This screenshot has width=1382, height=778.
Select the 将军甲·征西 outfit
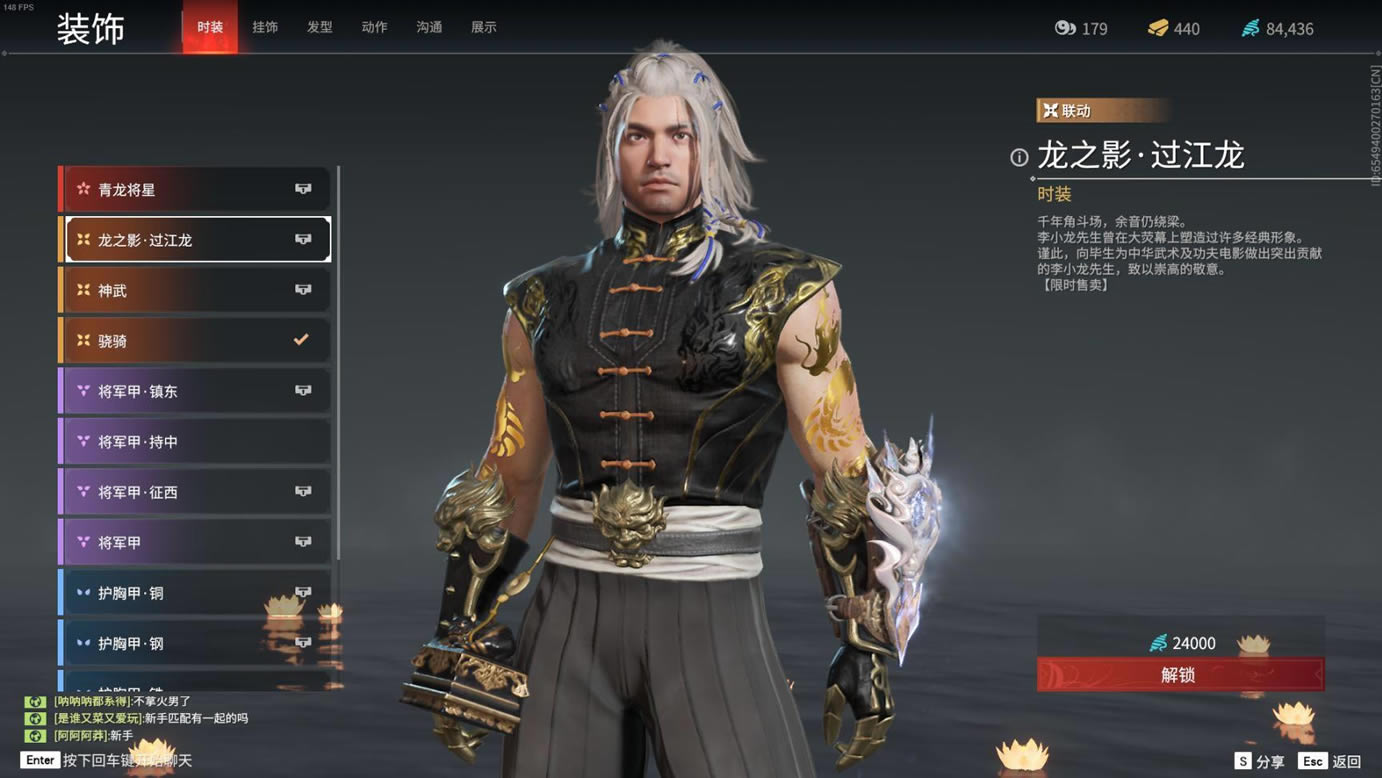tap(196, 492)
